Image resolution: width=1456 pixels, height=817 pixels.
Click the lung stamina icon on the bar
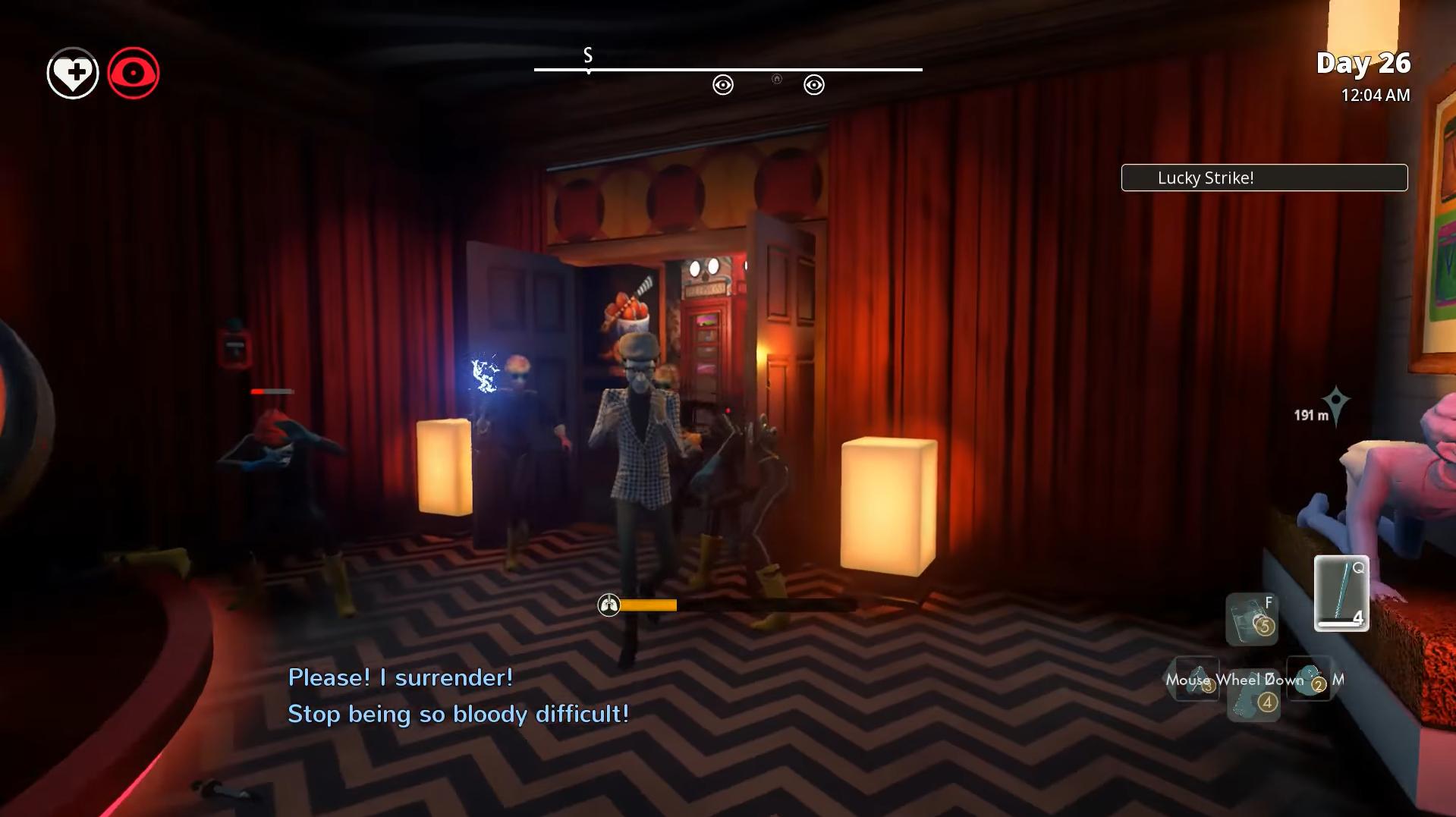608,606
